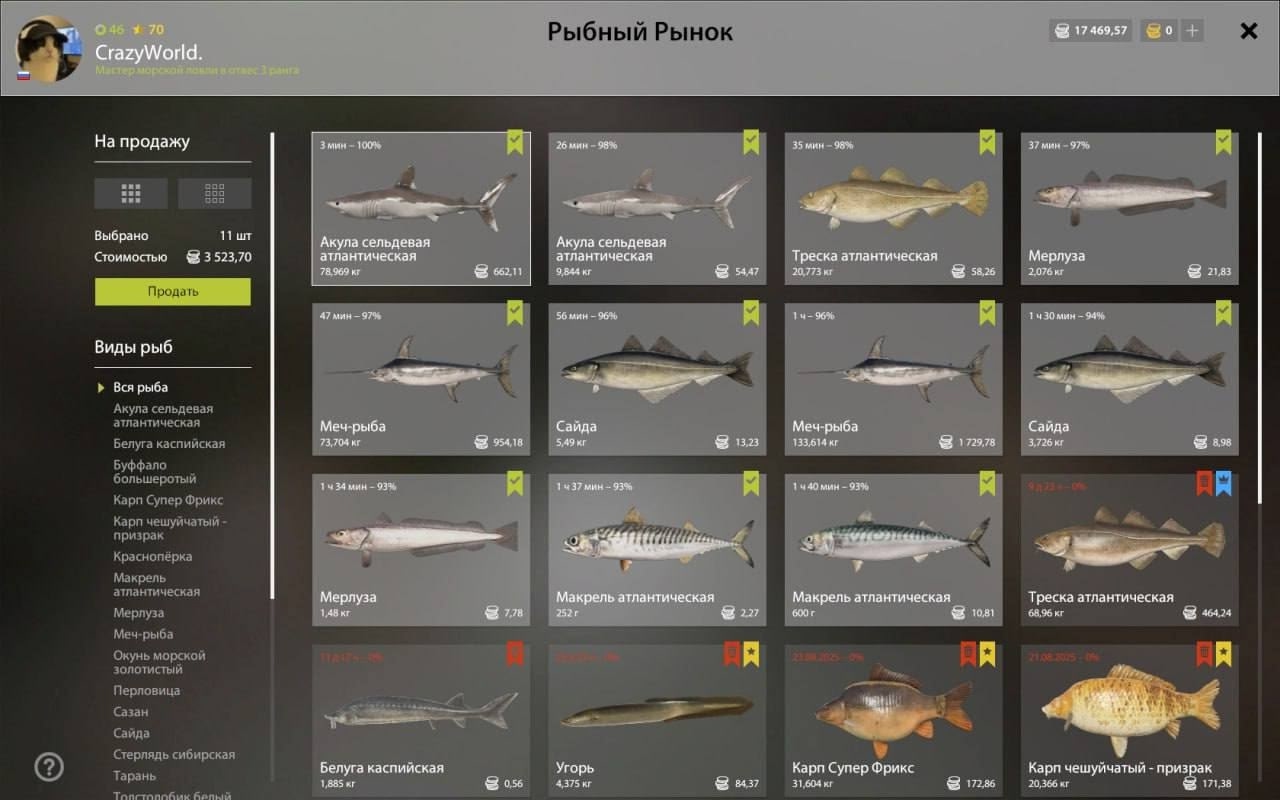Screen dimensions: 1280x800
Task: Click the select-all filled grid button
Action: pyautogui.click(x=131, y=193)
